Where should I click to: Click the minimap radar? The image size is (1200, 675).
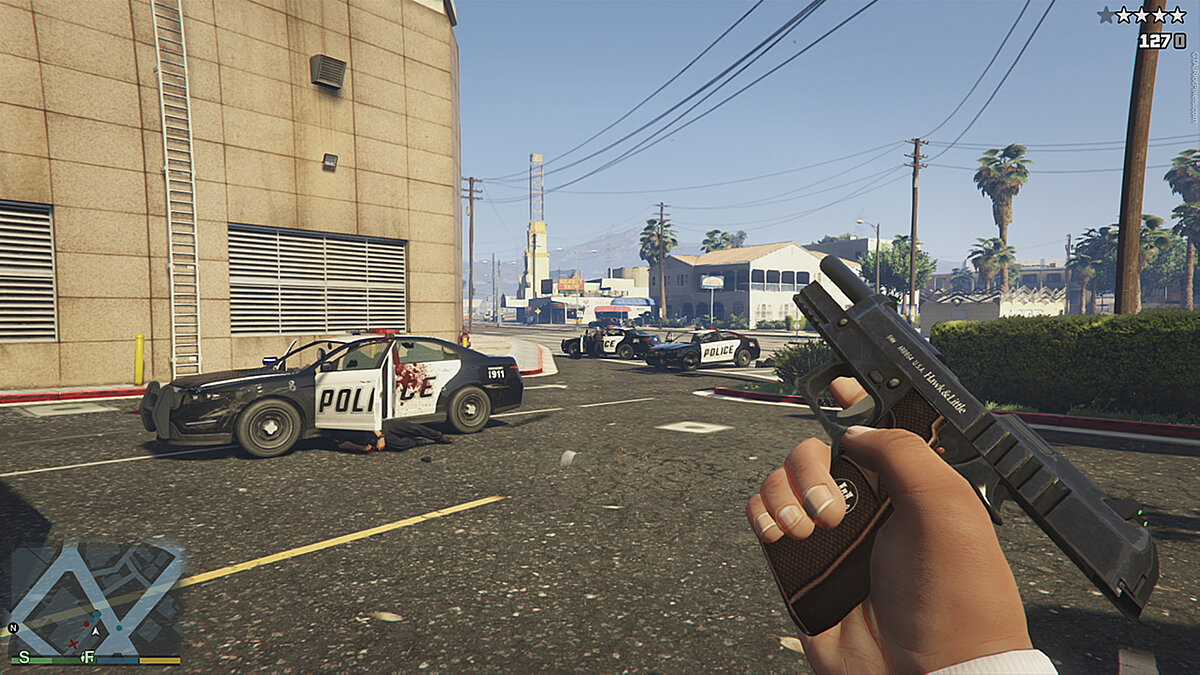pyautogui.click(x=96, y=598)
